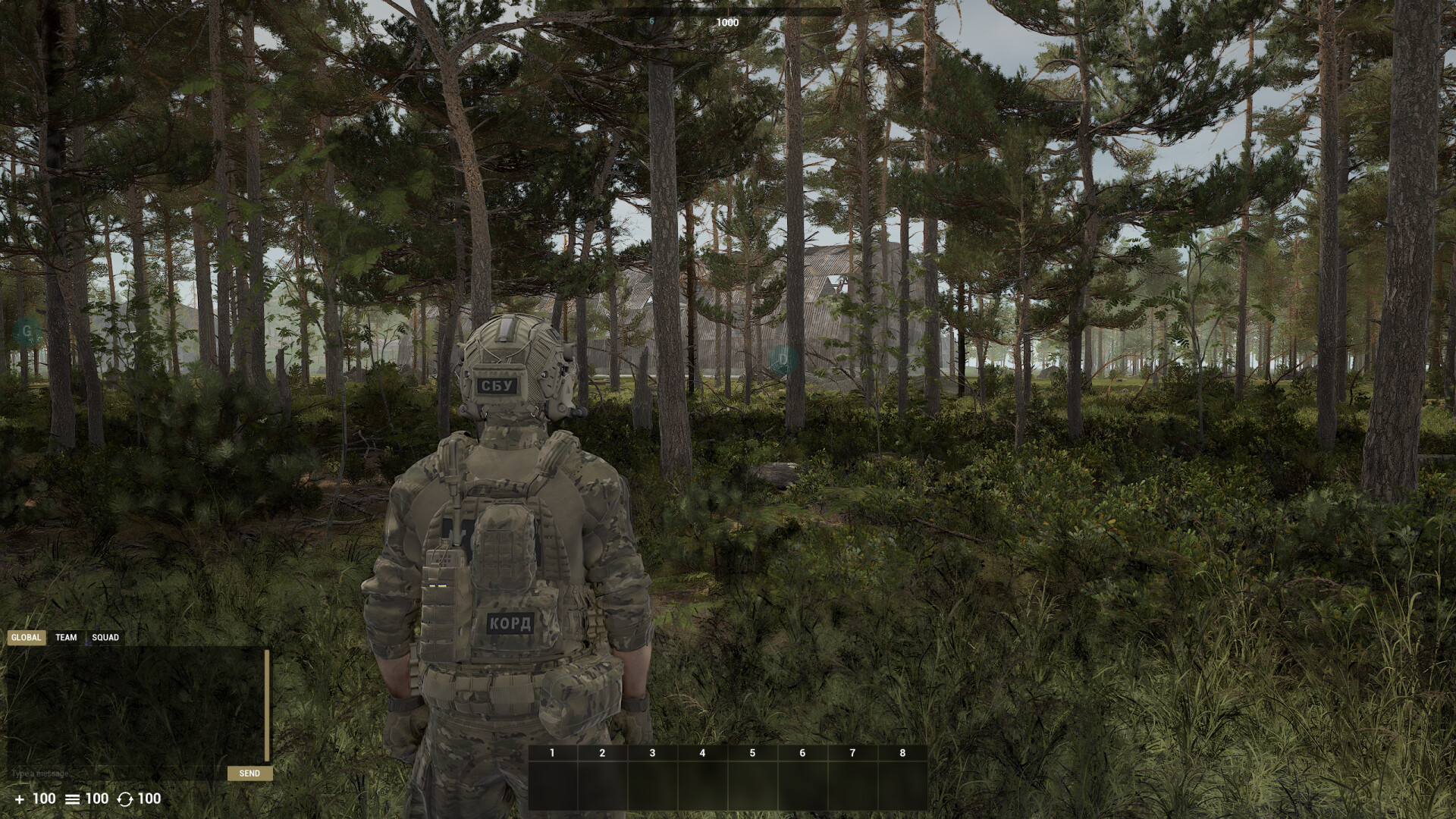1456x819 pixels.
Task: Switch to the SQUAD chat tab
Action: [x=105, y=637]
